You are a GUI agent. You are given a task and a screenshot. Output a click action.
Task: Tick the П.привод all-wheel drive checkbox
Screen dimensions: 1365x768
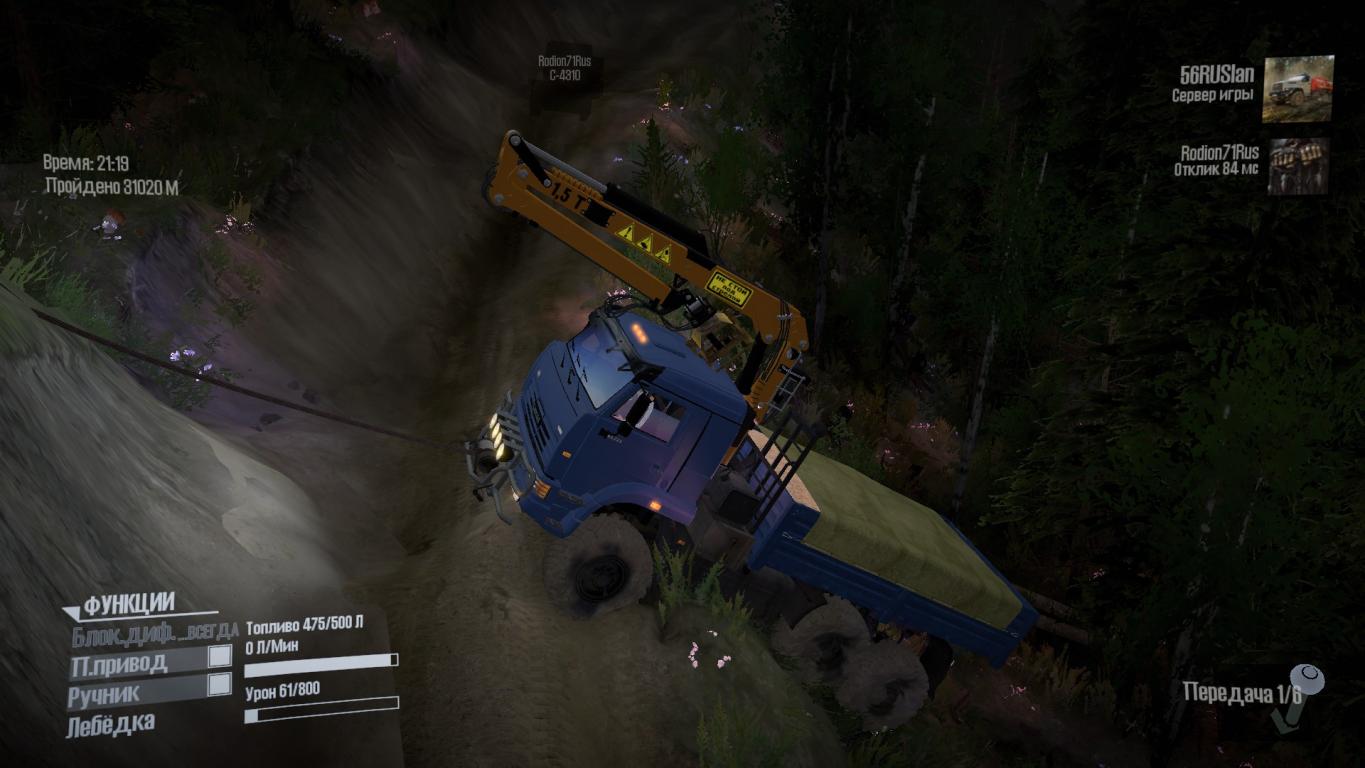(219, 658)
